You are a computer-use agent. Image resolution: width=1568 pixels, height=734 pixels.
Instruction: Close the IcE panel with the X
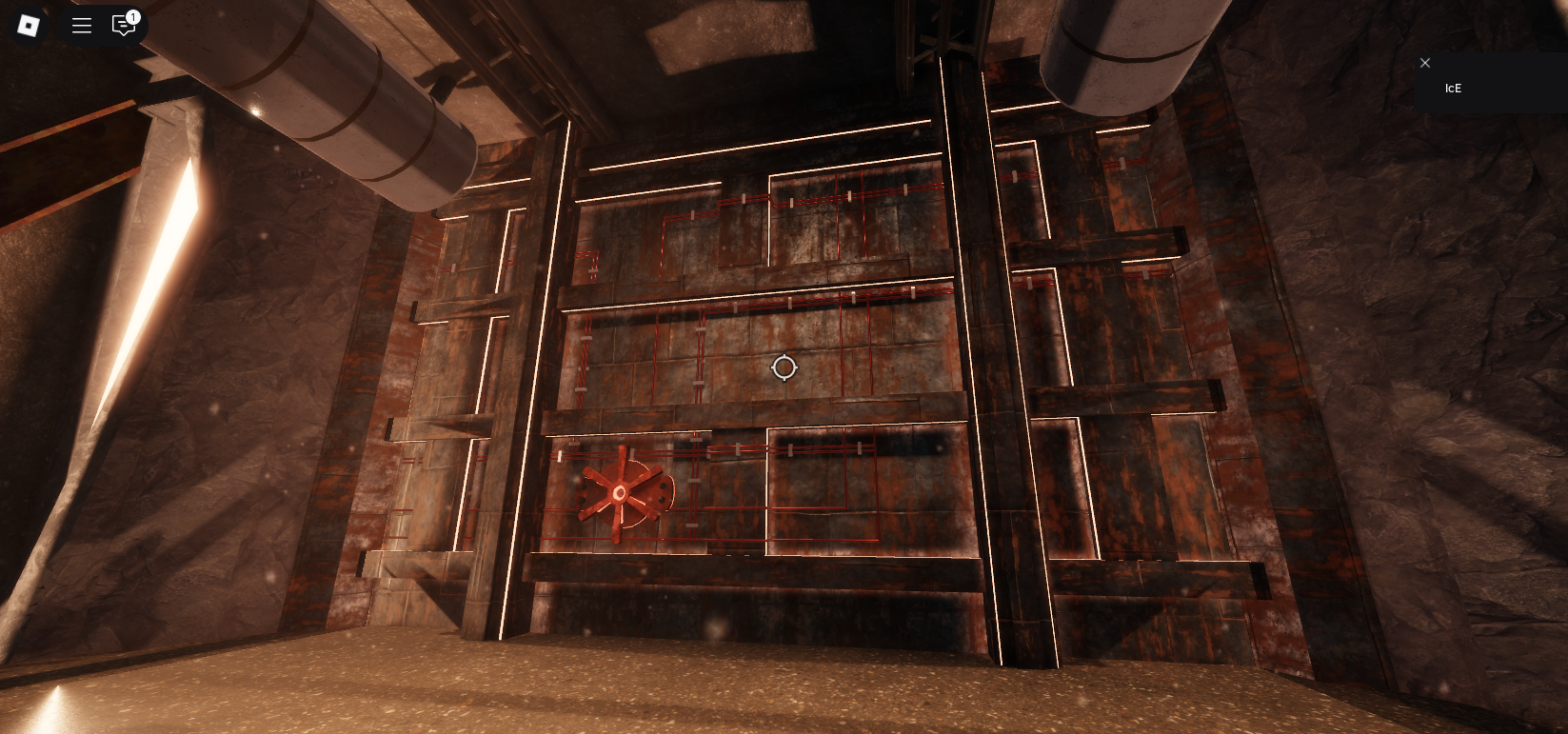(1425, 63)
